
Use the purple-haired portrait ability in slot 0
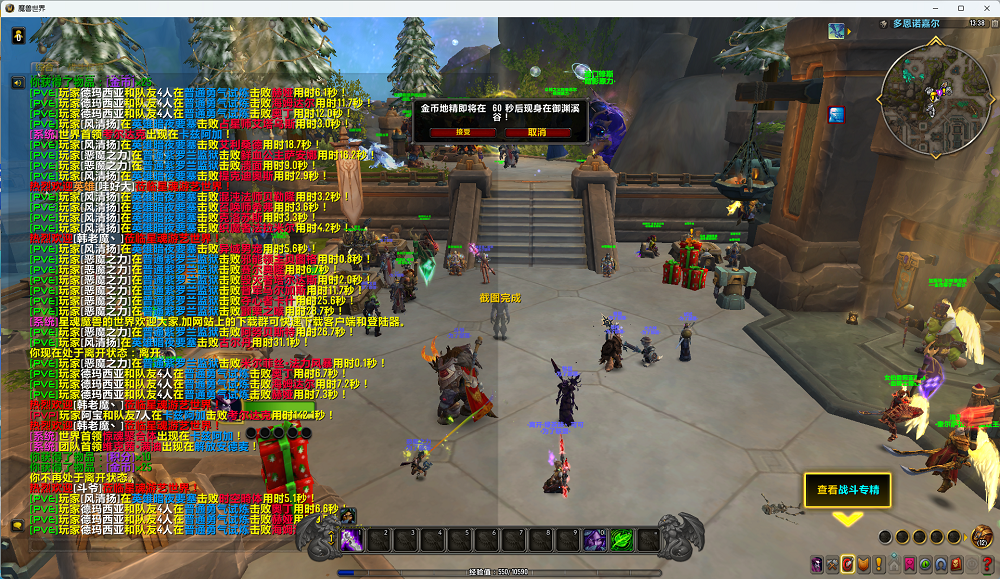[x=595, y=539]
